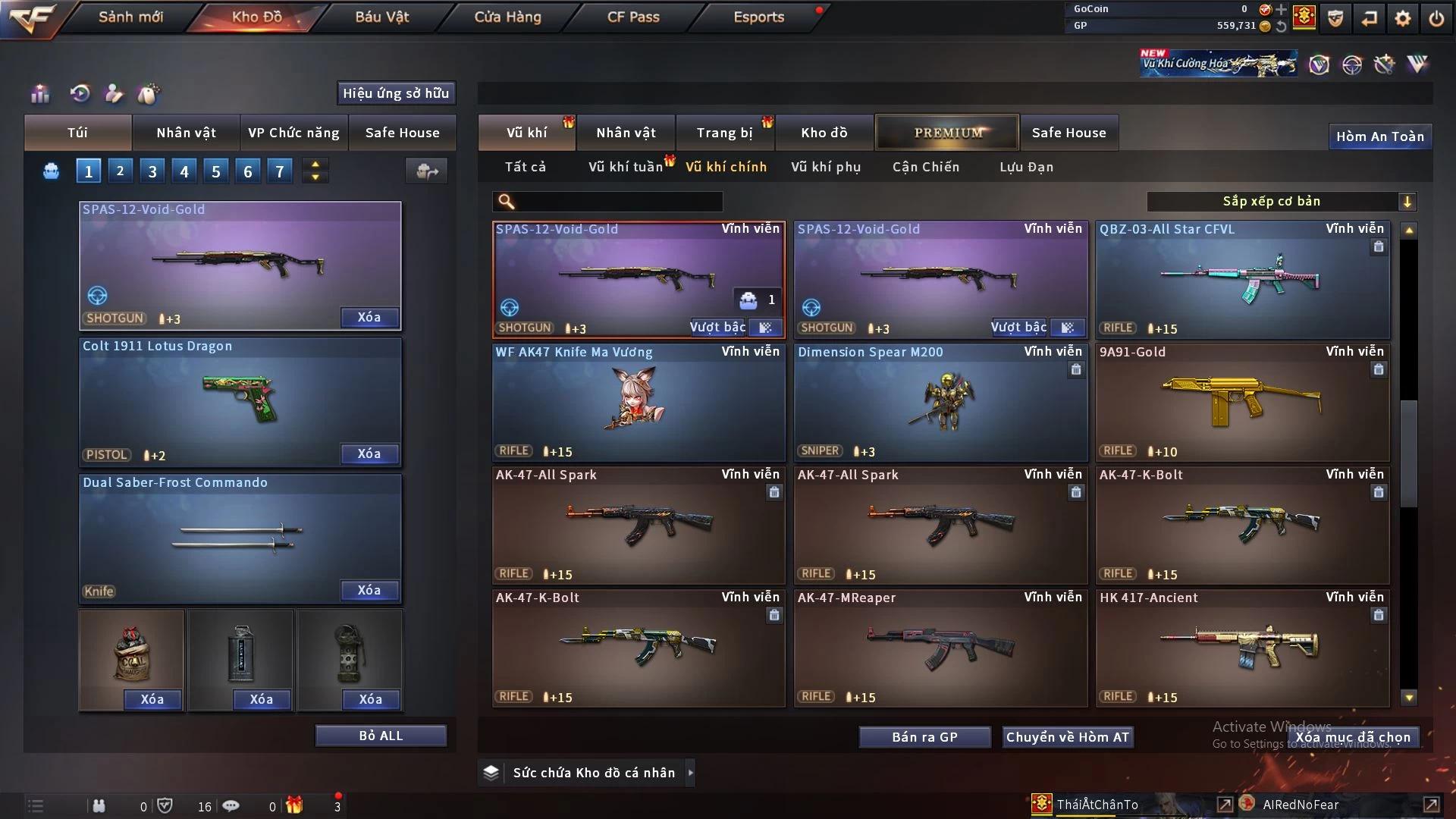Switch to the Nhân vật bag tab
Image resolution: width=1456 pixels, height=819 pixels.
pos(186,133)
